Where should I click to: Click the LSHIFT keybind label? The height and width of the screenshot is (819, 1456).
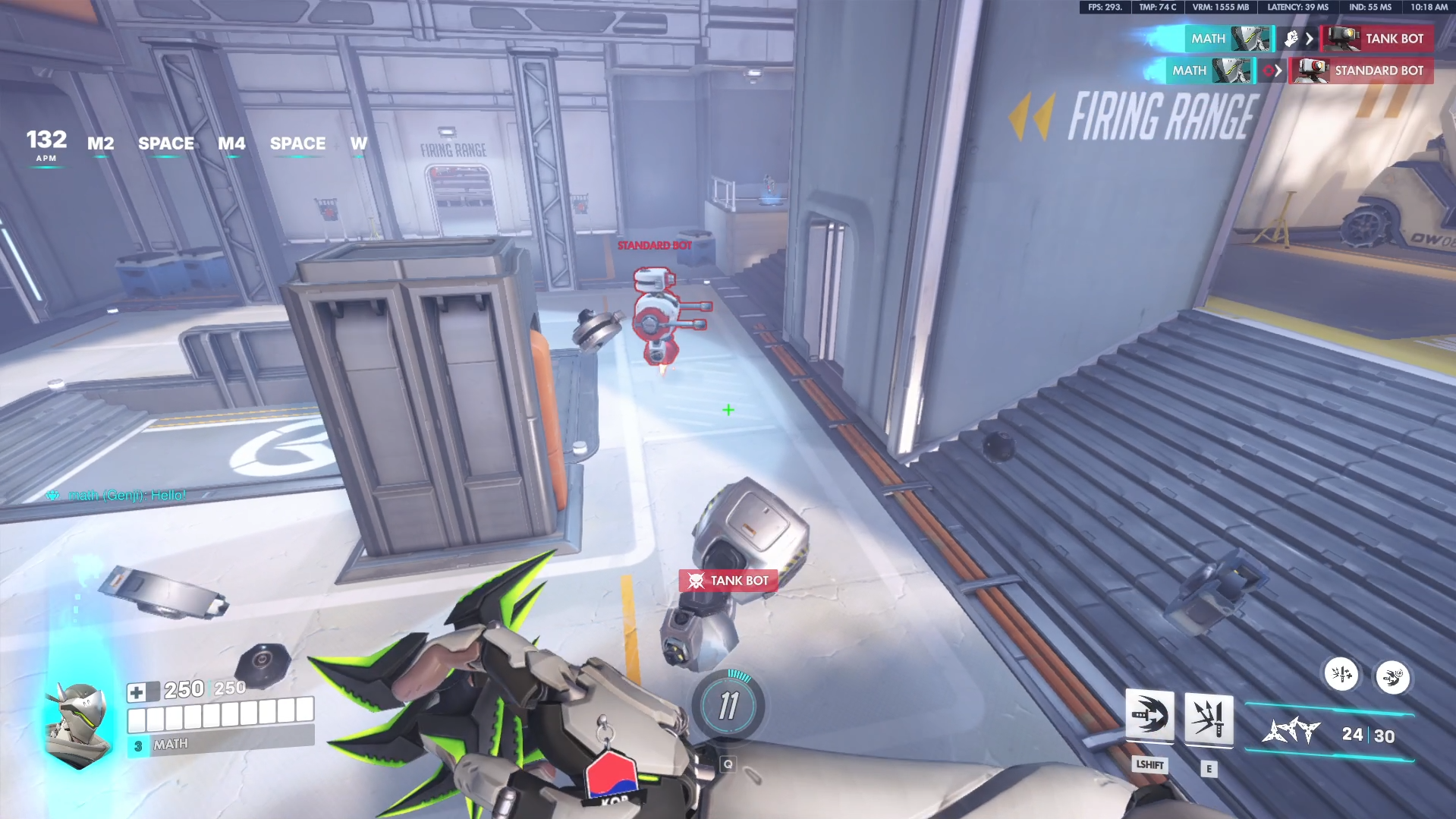tap(1150, 766)
